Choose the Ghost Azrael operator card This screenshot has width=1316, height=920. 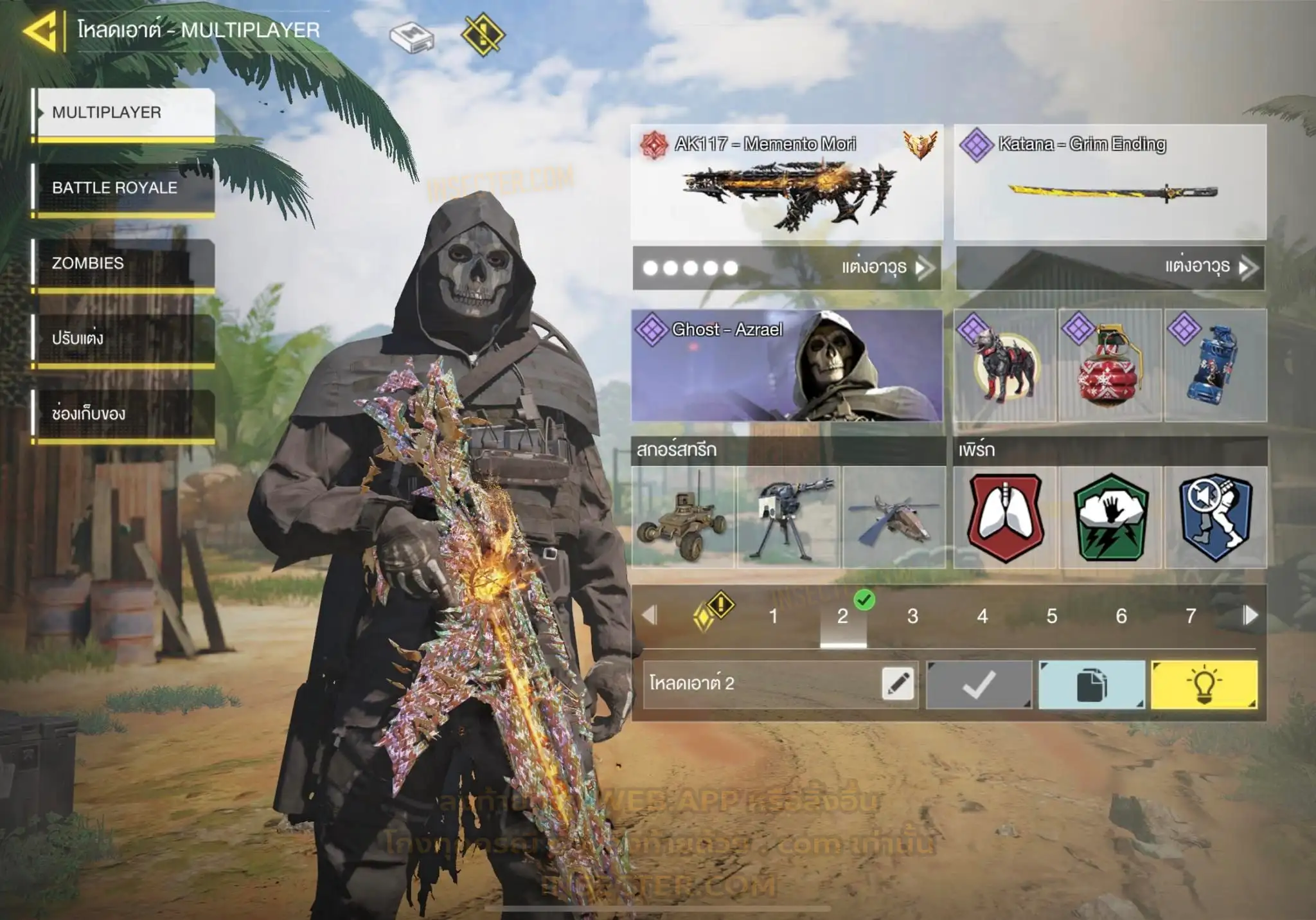coord(787,366)
